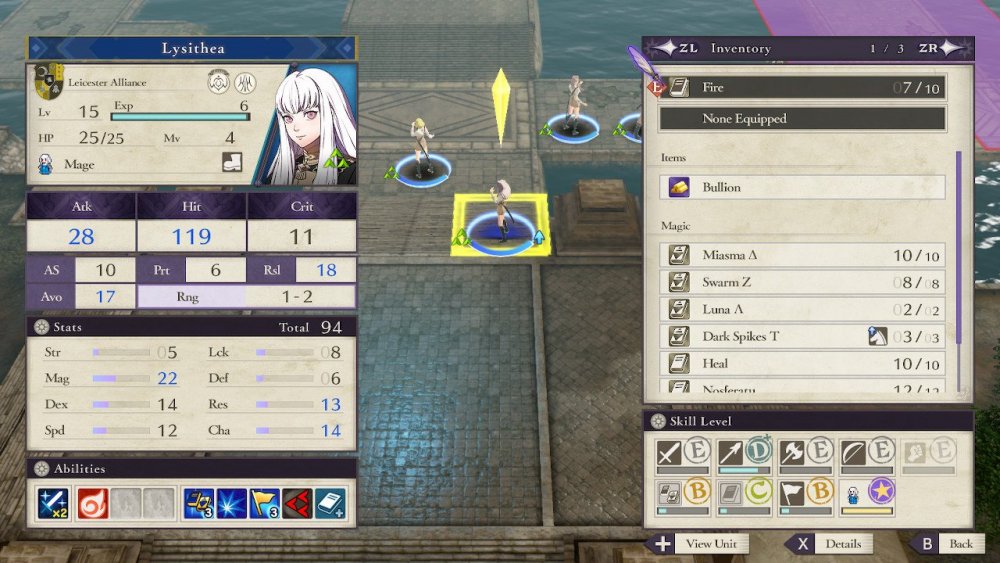Select the Heal spell row
This screenshot has width=1000, height=563.
point(802,364)
